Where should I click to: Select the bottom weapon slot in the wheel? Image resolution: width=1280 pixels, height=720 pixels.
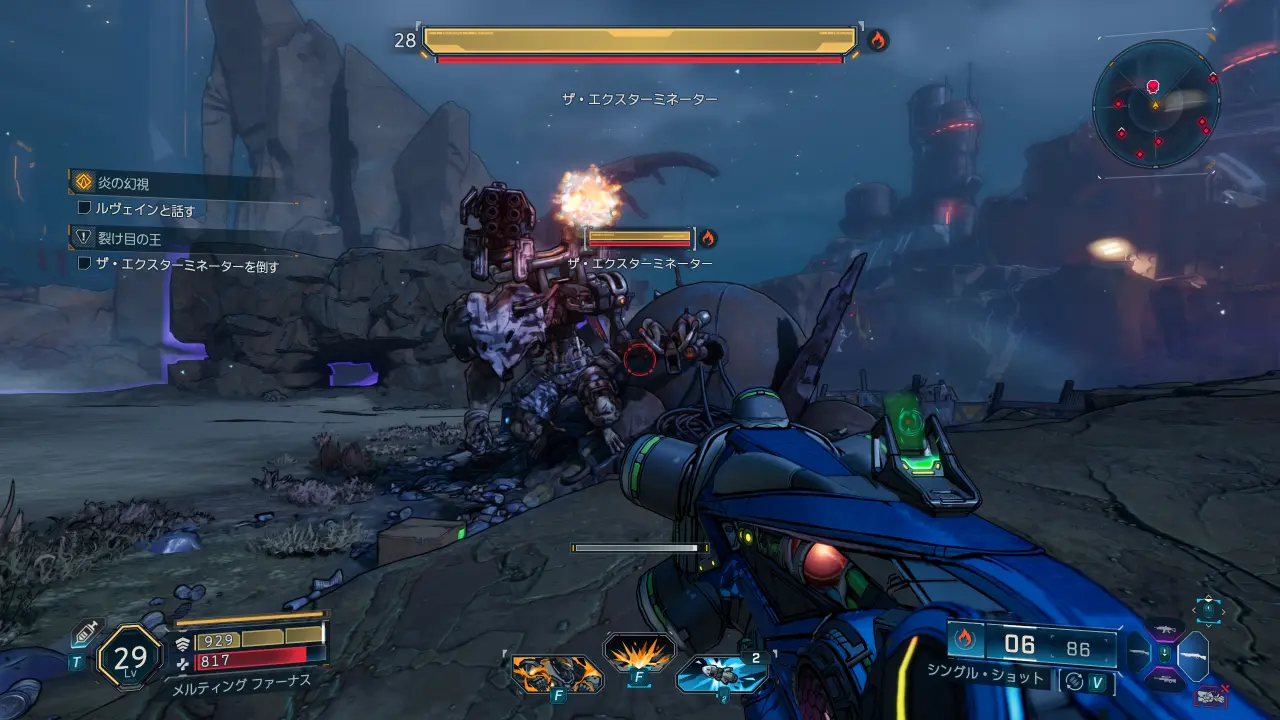pyautogui.click(x=1163, y=681)
